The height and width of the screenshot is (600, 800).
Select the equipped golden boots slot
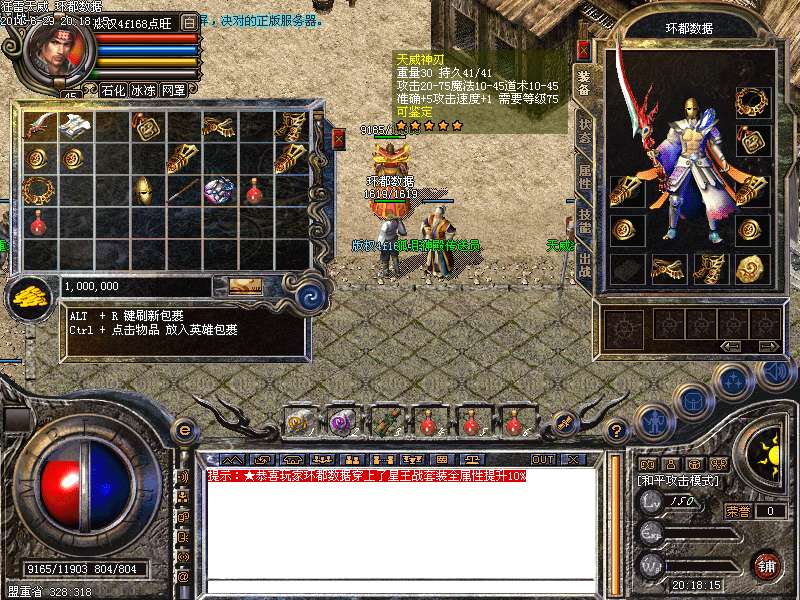(x=709, y=268)
